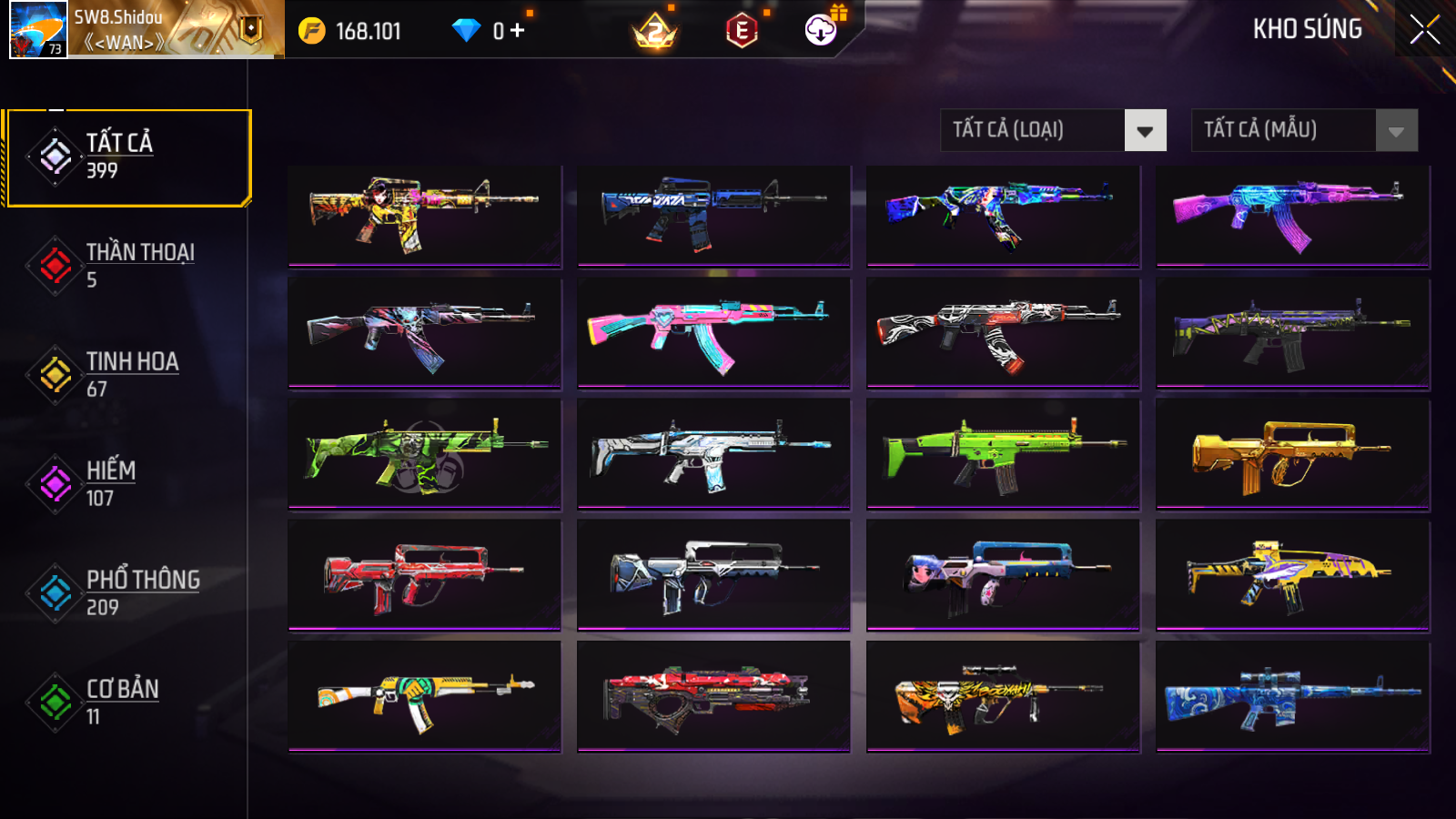Open the cloud download gift icon
The image size is (1456, 819).
[821, 30]
